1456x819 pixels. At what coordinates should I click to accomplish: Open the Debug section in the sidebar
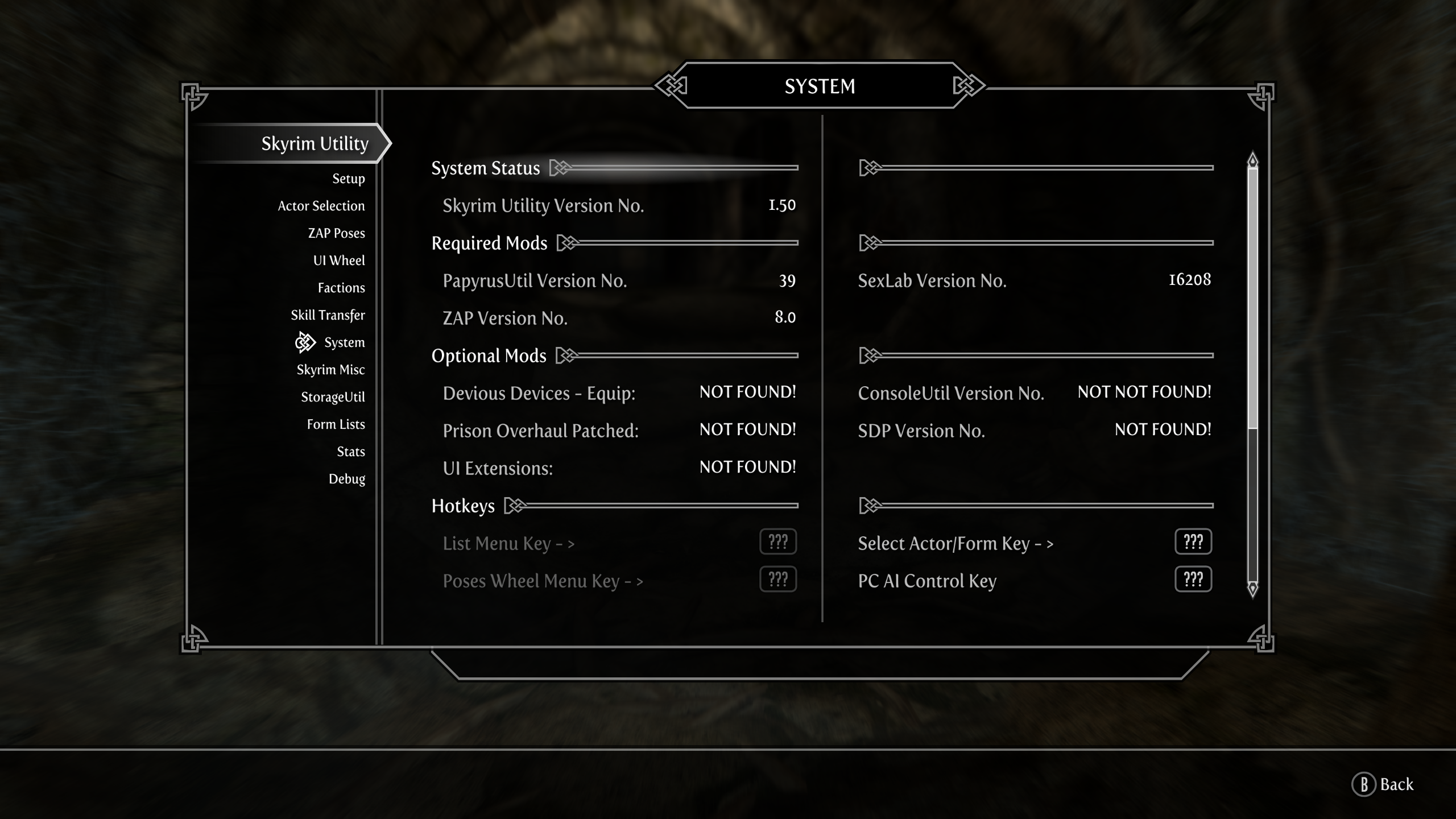348,479
